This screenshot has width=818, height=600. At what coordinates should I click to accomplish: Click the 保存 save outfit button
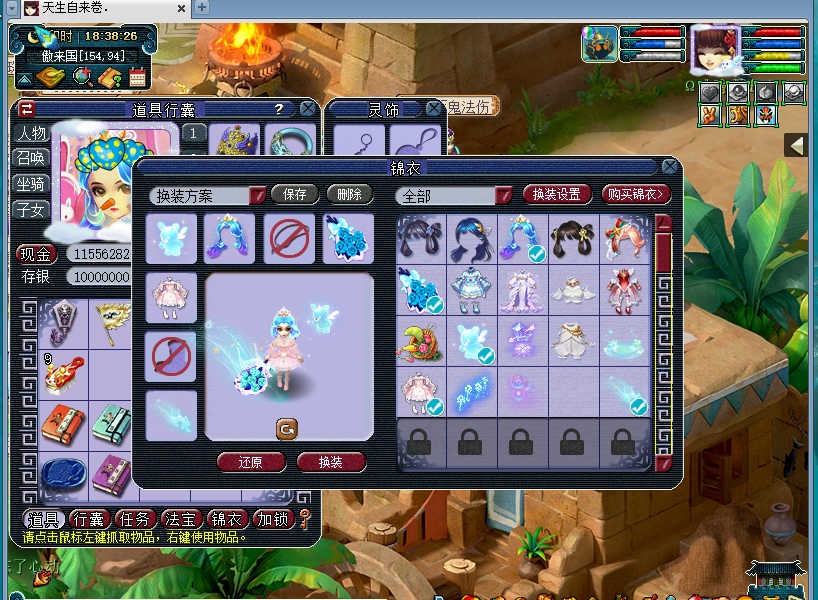pos(295,195)
